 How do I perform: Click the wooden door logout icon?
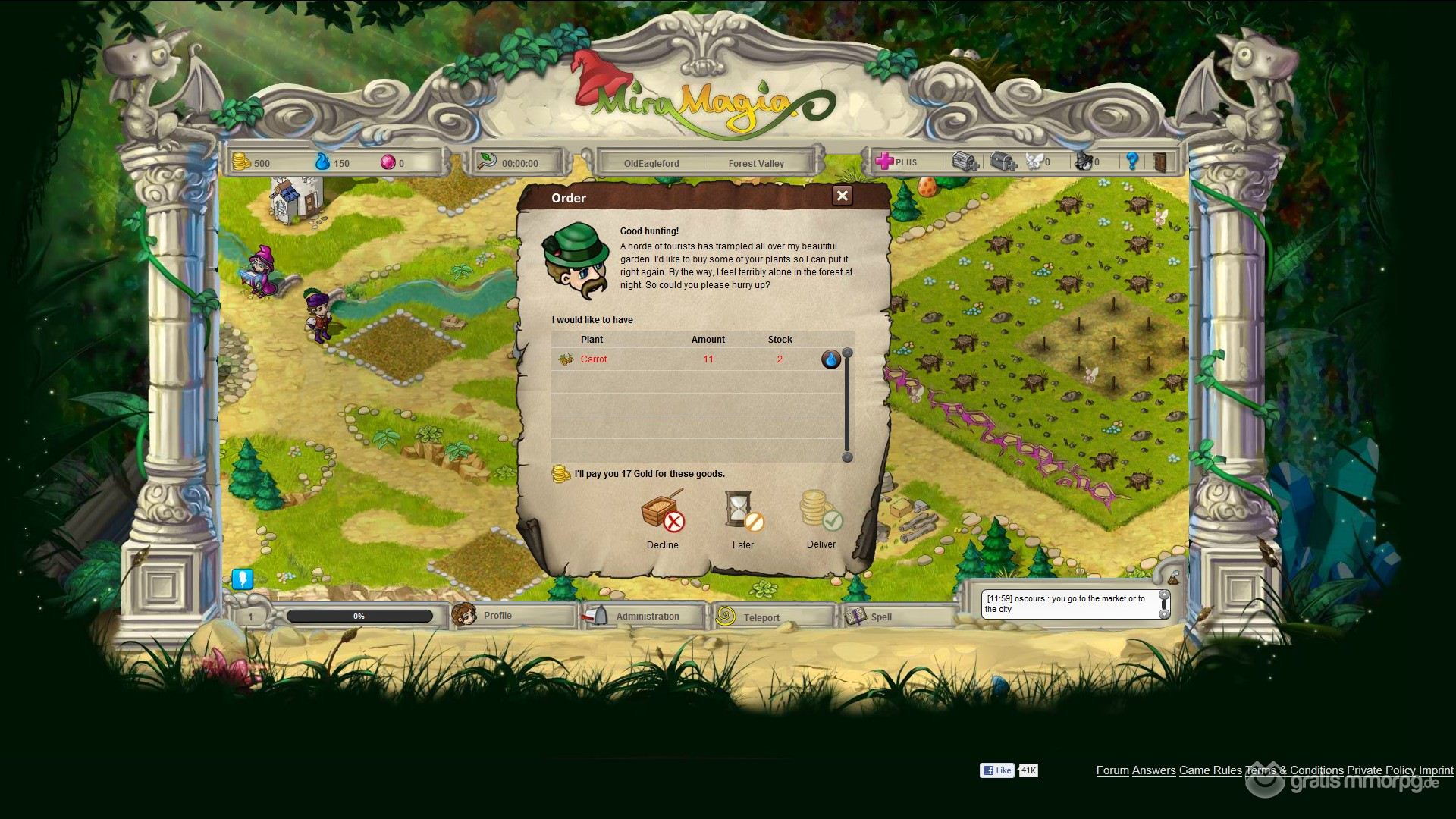pos(1160,162)
